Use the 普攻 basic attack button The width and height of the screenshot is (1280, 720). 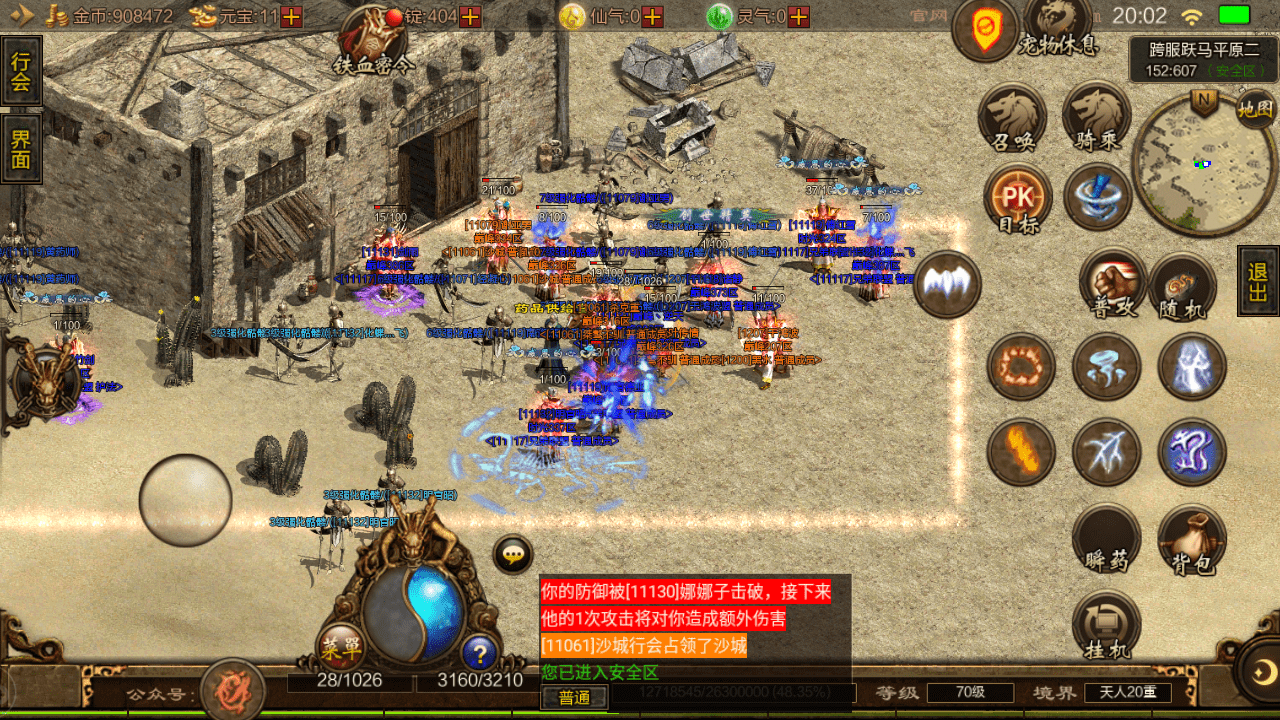[x=1112, y=287]
